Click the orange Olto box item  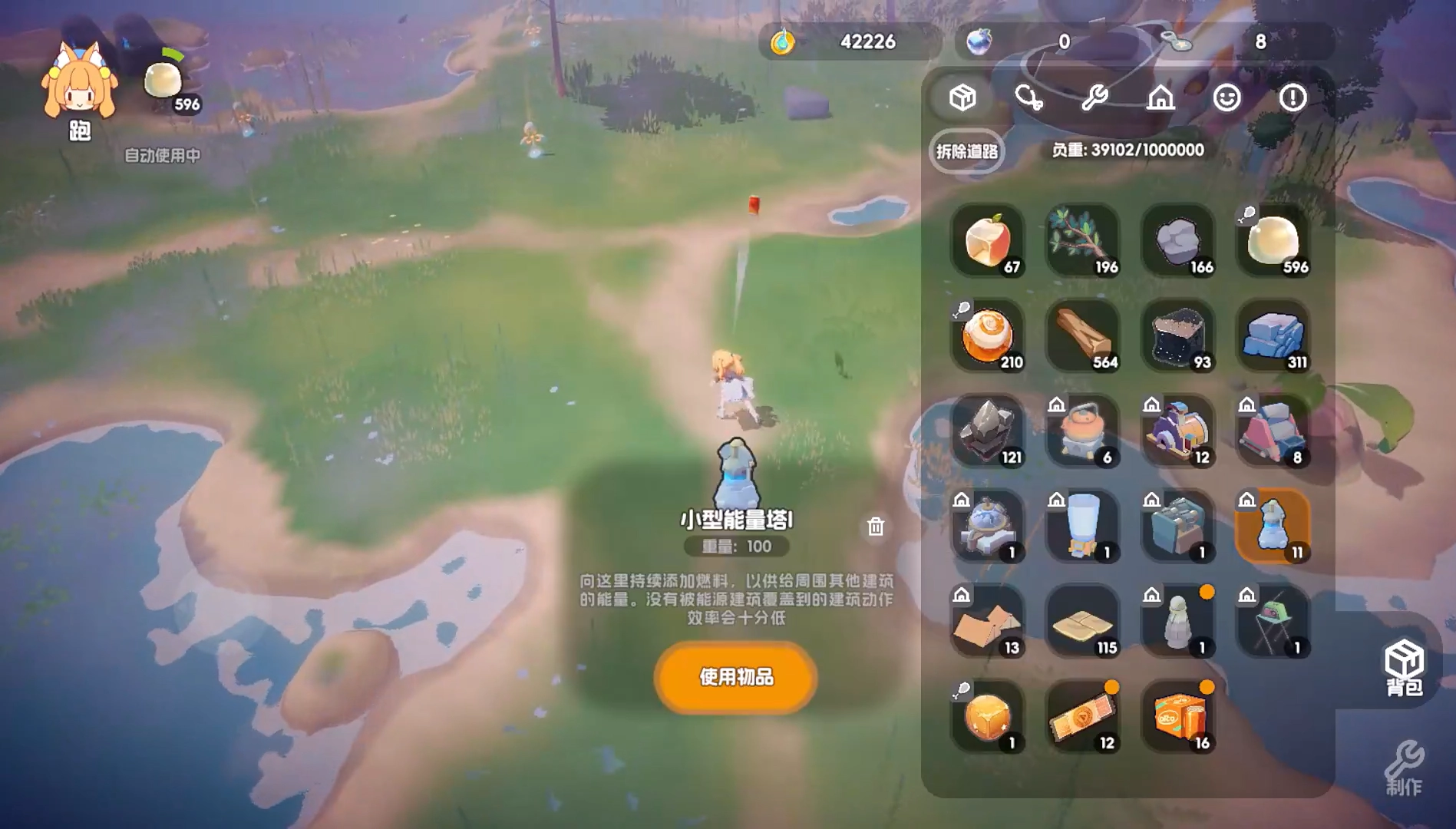[1177, 715]
